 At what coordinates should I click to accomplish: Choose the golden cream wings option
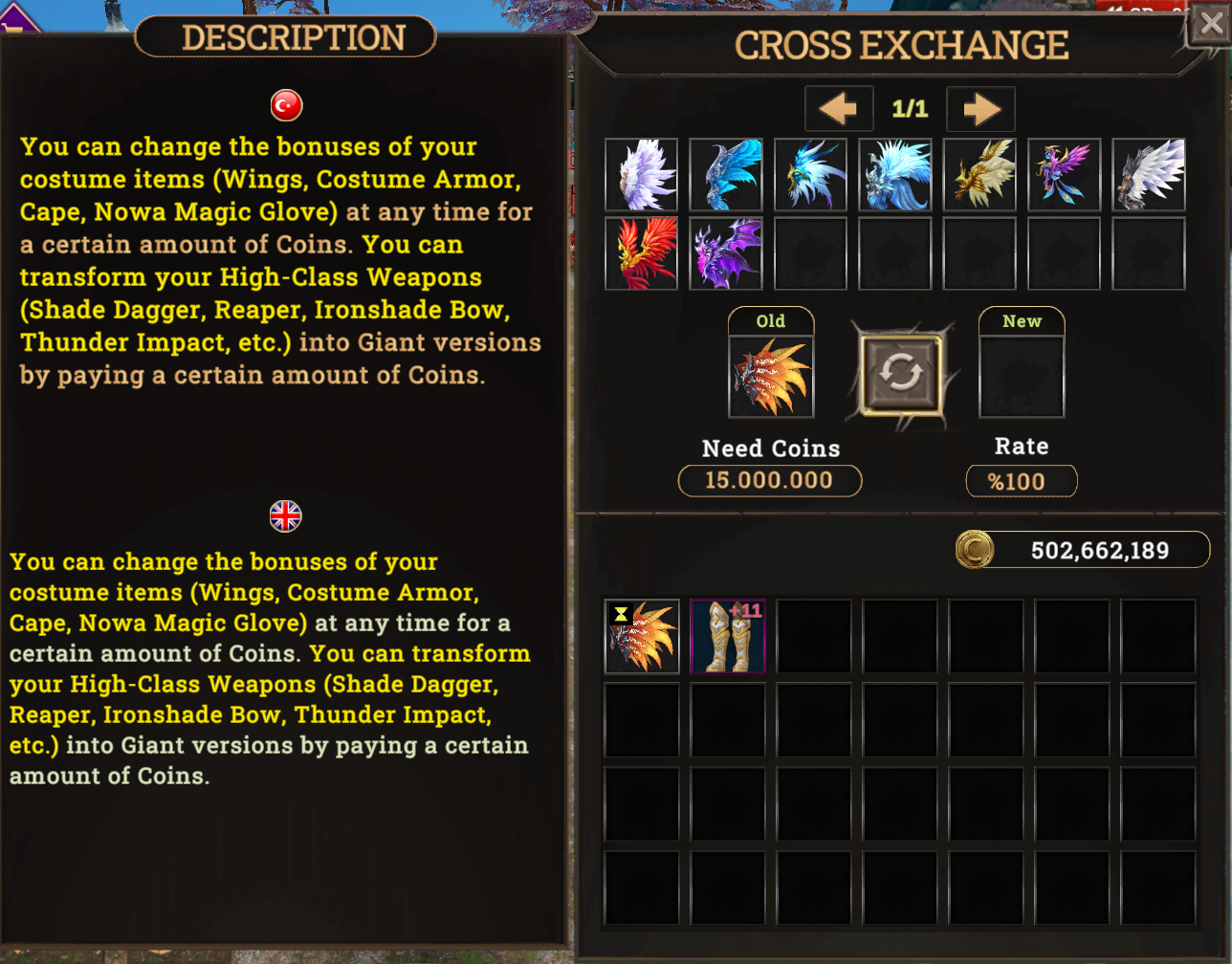[979, 175]
